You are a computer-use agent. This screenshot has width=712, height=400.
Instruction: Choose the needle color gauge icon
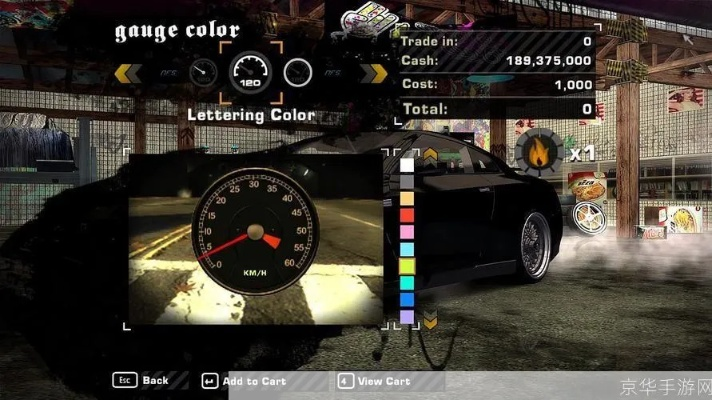click(204, 72)
